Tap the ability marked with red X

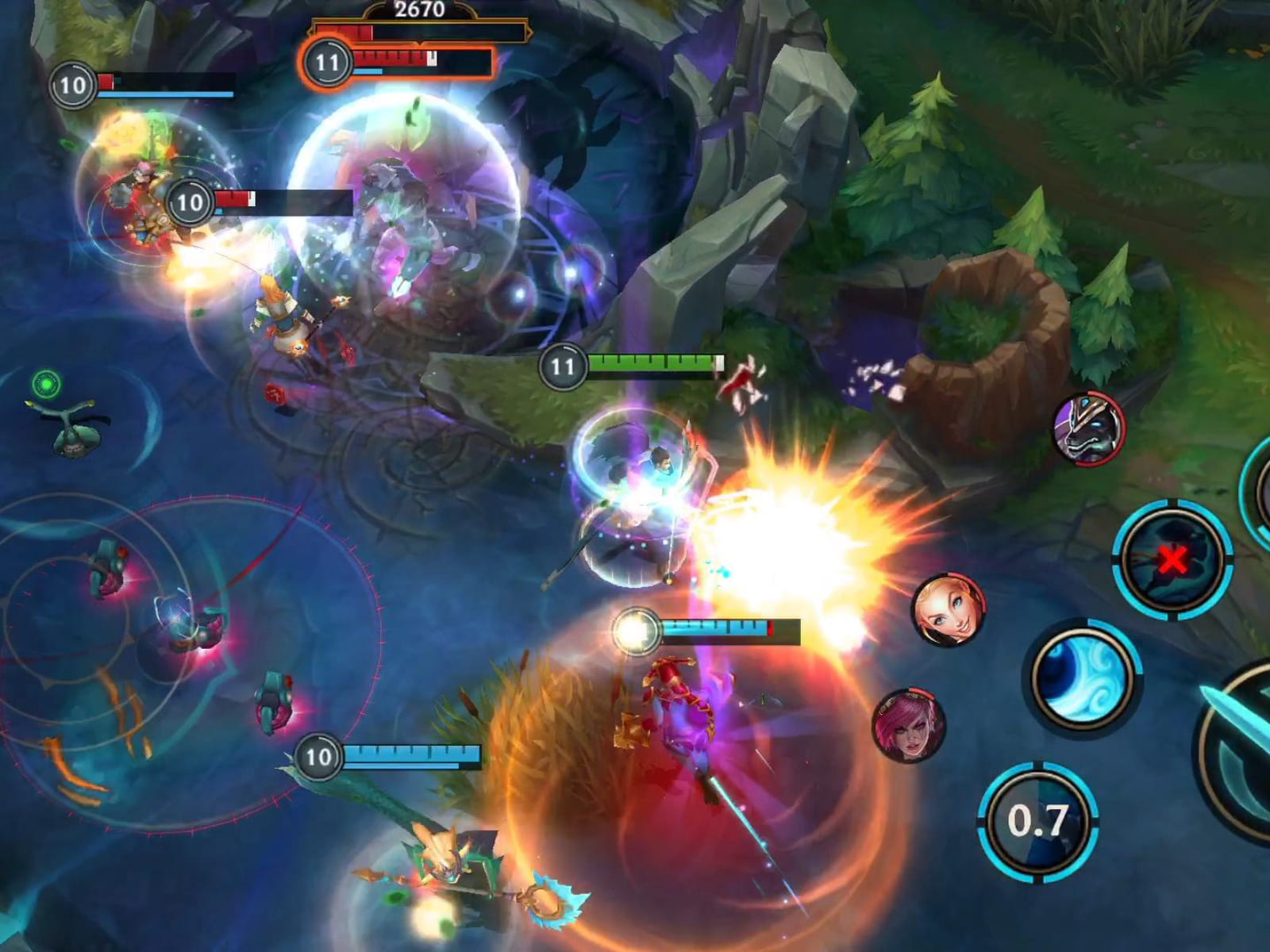pos(1172,559)
